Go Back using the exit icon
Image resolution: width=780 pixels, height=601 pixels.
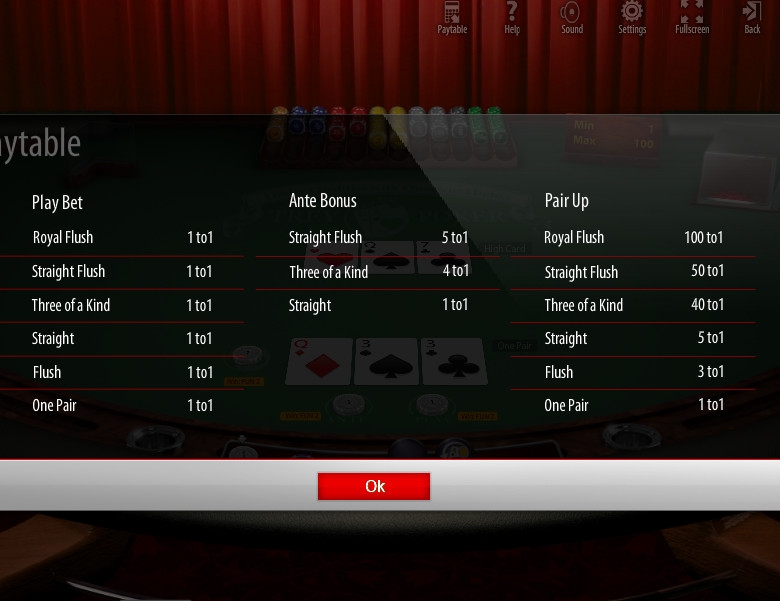[x=752, y=16]
